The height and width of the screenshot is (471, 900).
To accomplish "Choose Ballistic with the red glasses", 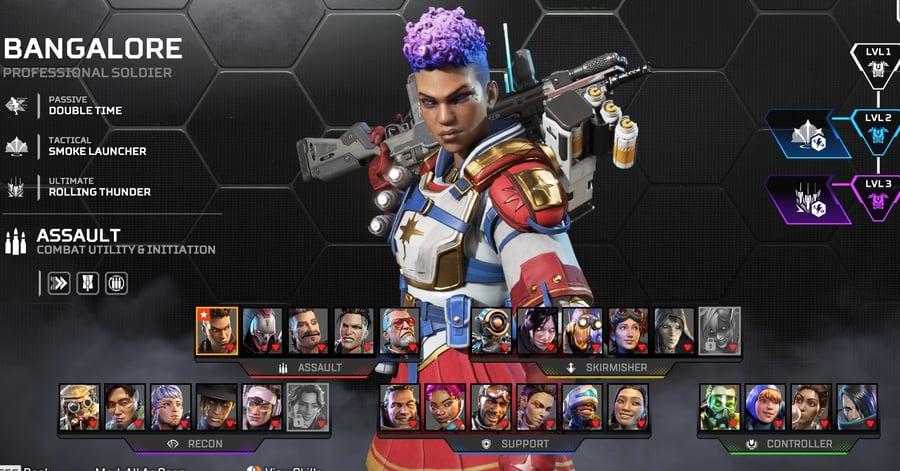I will 399,331.
